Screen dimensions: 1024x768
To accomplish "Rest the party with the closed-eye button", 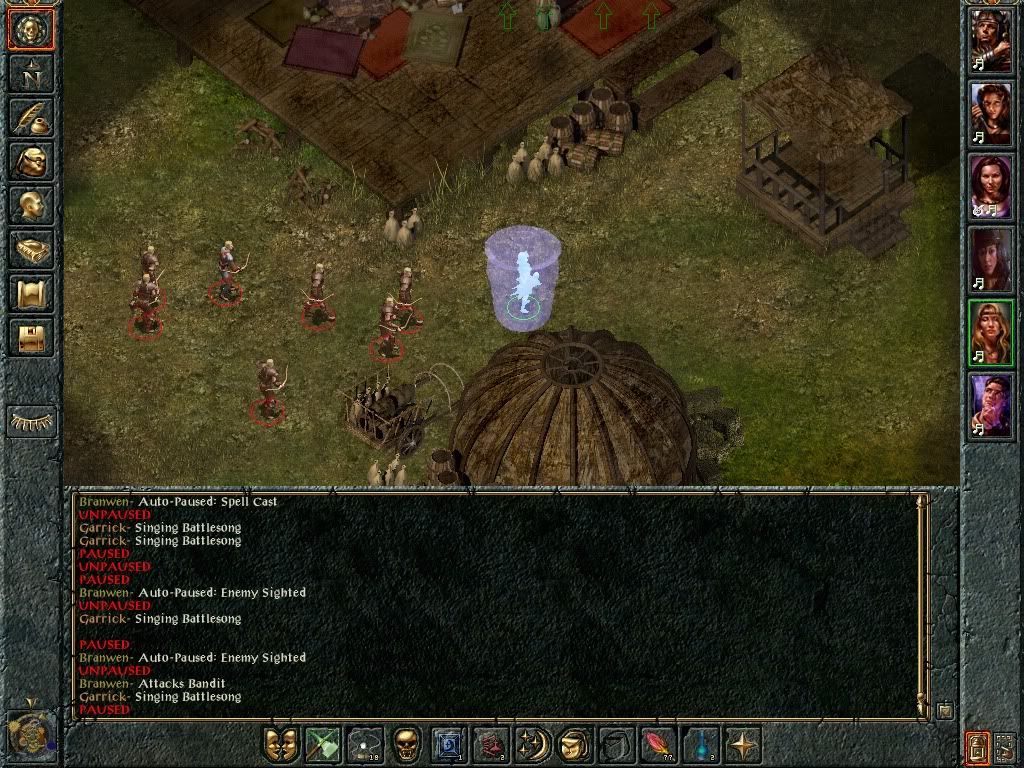I will (x=31, y=421).
